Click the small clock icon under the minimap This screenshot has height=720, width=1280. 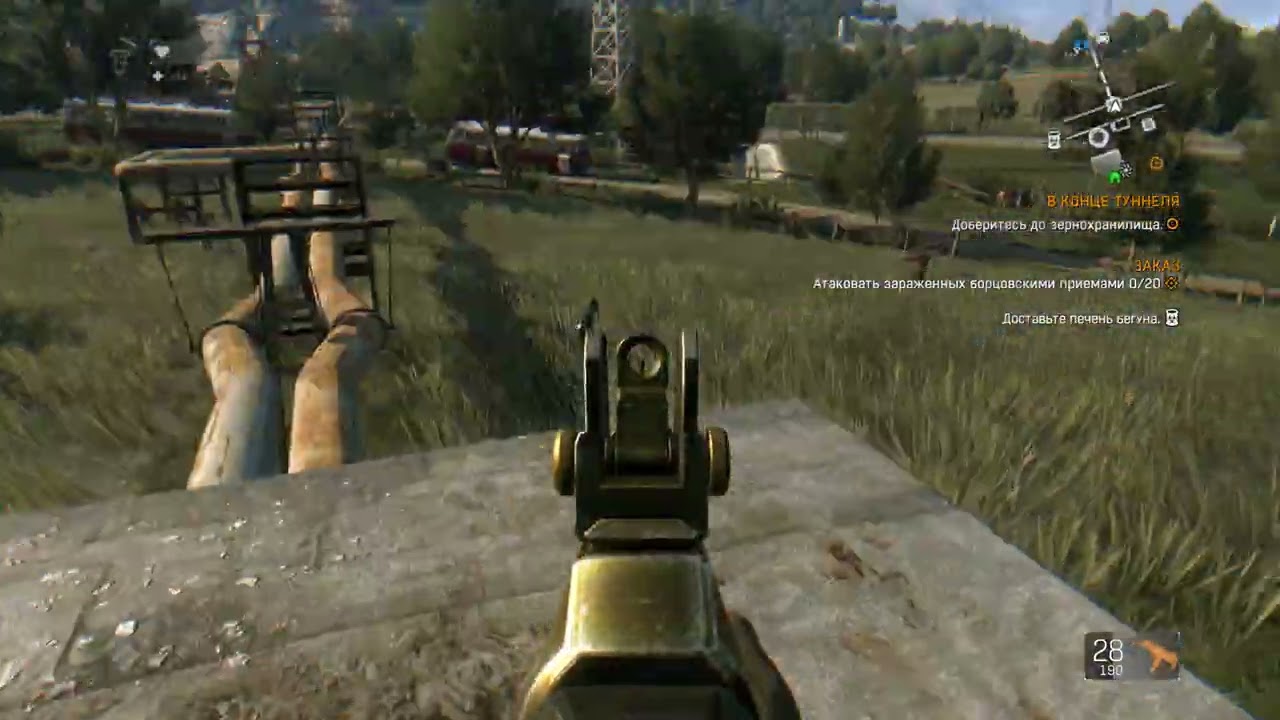[1157, 161]
